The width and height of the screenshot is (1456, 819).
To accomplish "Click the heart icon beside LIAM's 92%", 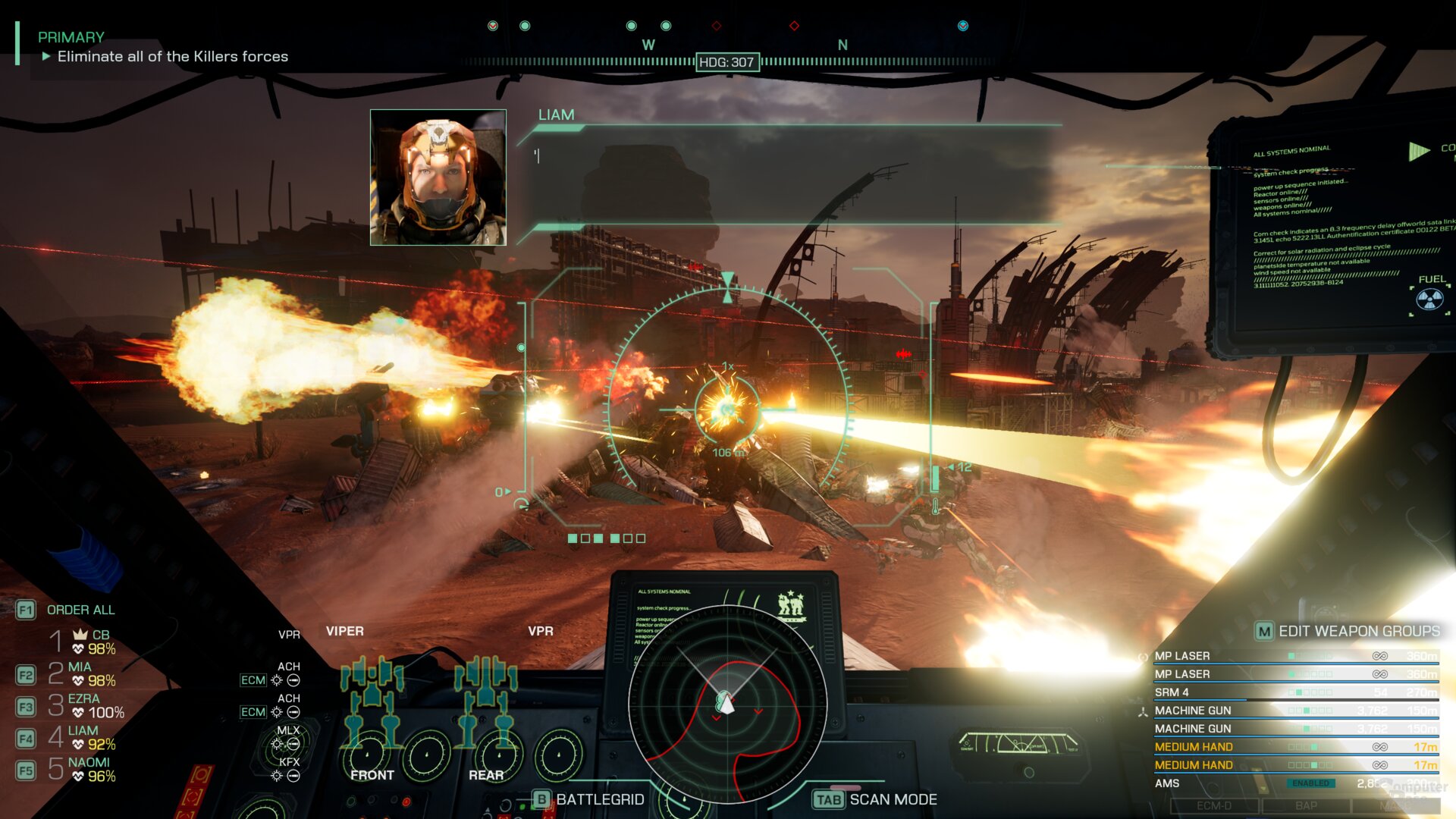I will point(78,743).
